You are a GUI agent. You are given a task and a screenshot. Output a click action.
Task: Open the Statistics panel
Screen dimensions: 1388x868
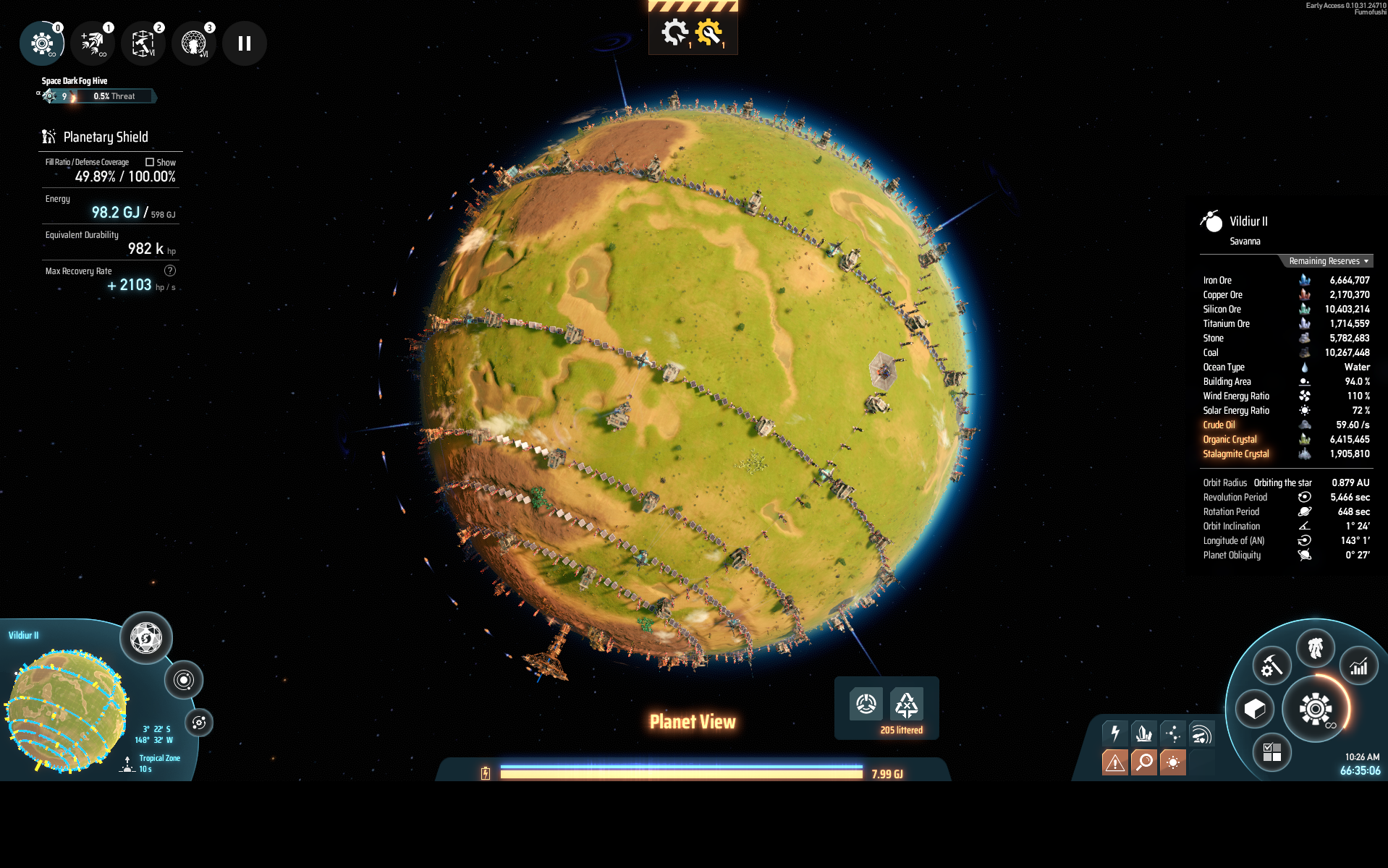coord(1358,666)
